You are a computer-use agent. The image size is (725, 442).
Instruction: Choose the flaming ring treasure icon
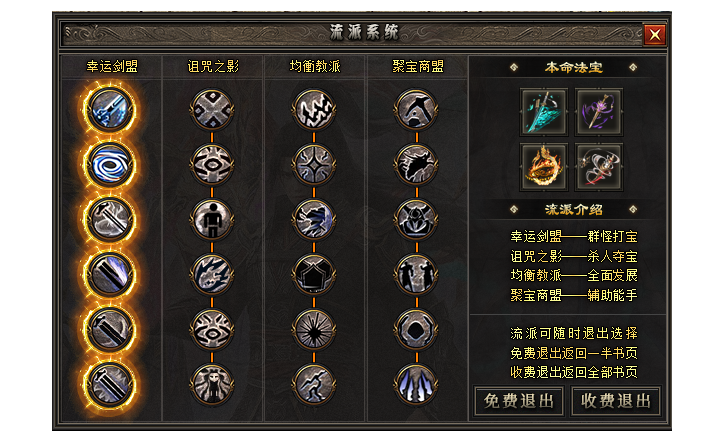[x=543, y=166]
